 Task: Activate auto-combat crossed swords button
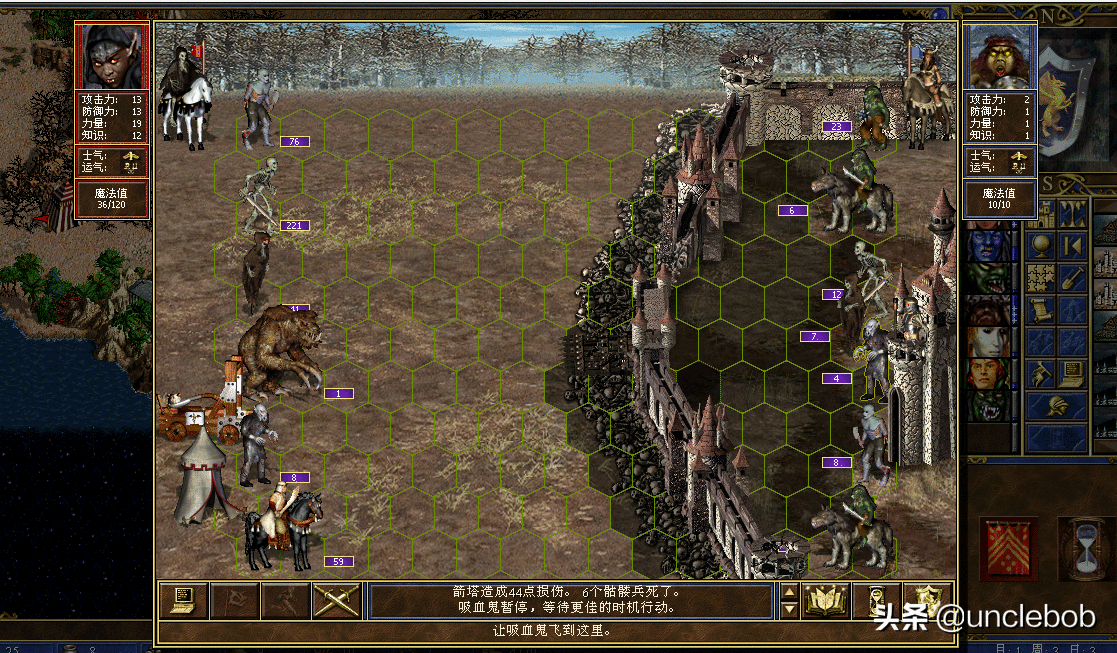(336, 600)
